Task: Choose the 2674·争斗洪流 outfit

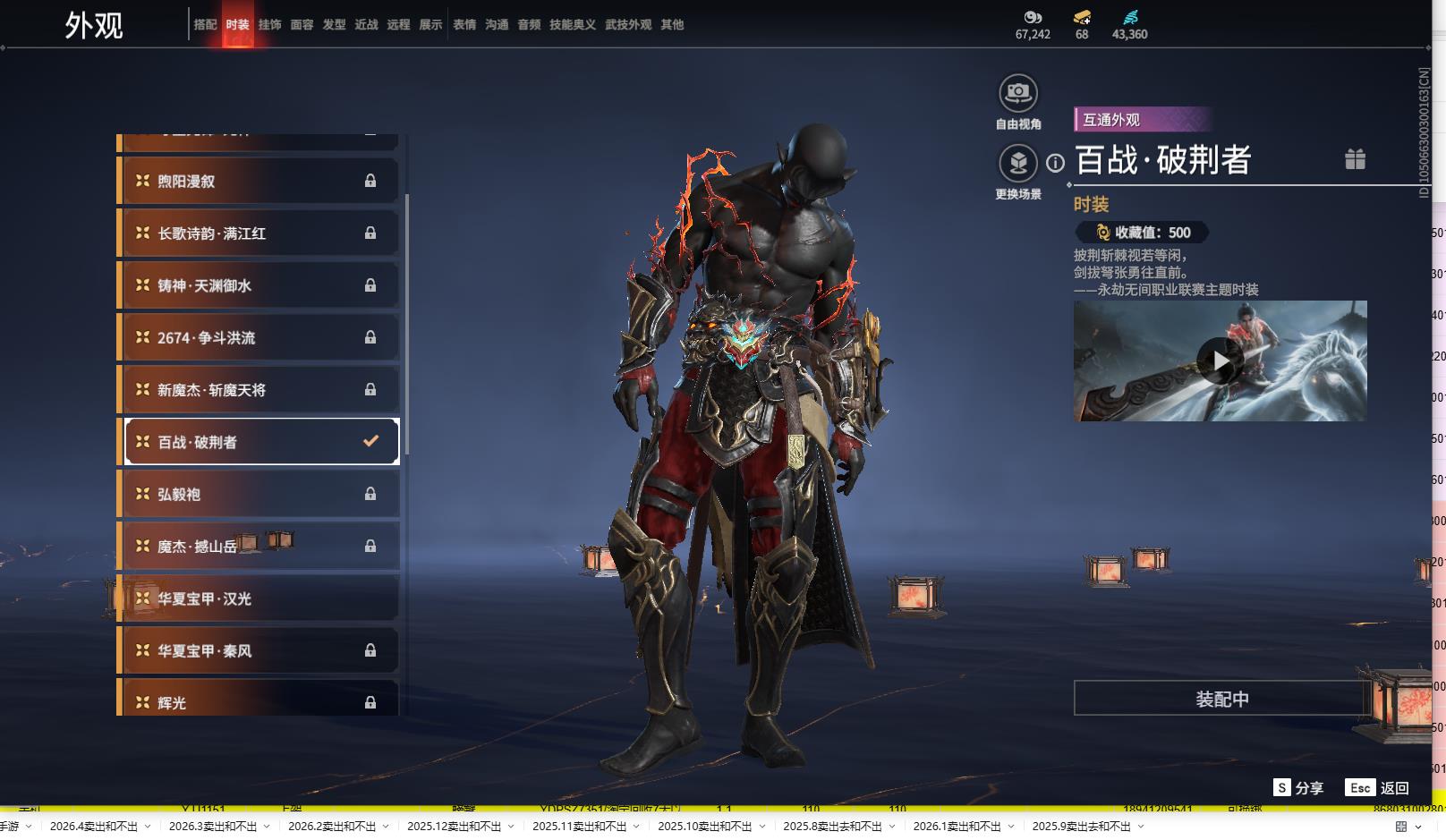Action: pos(259,338)
